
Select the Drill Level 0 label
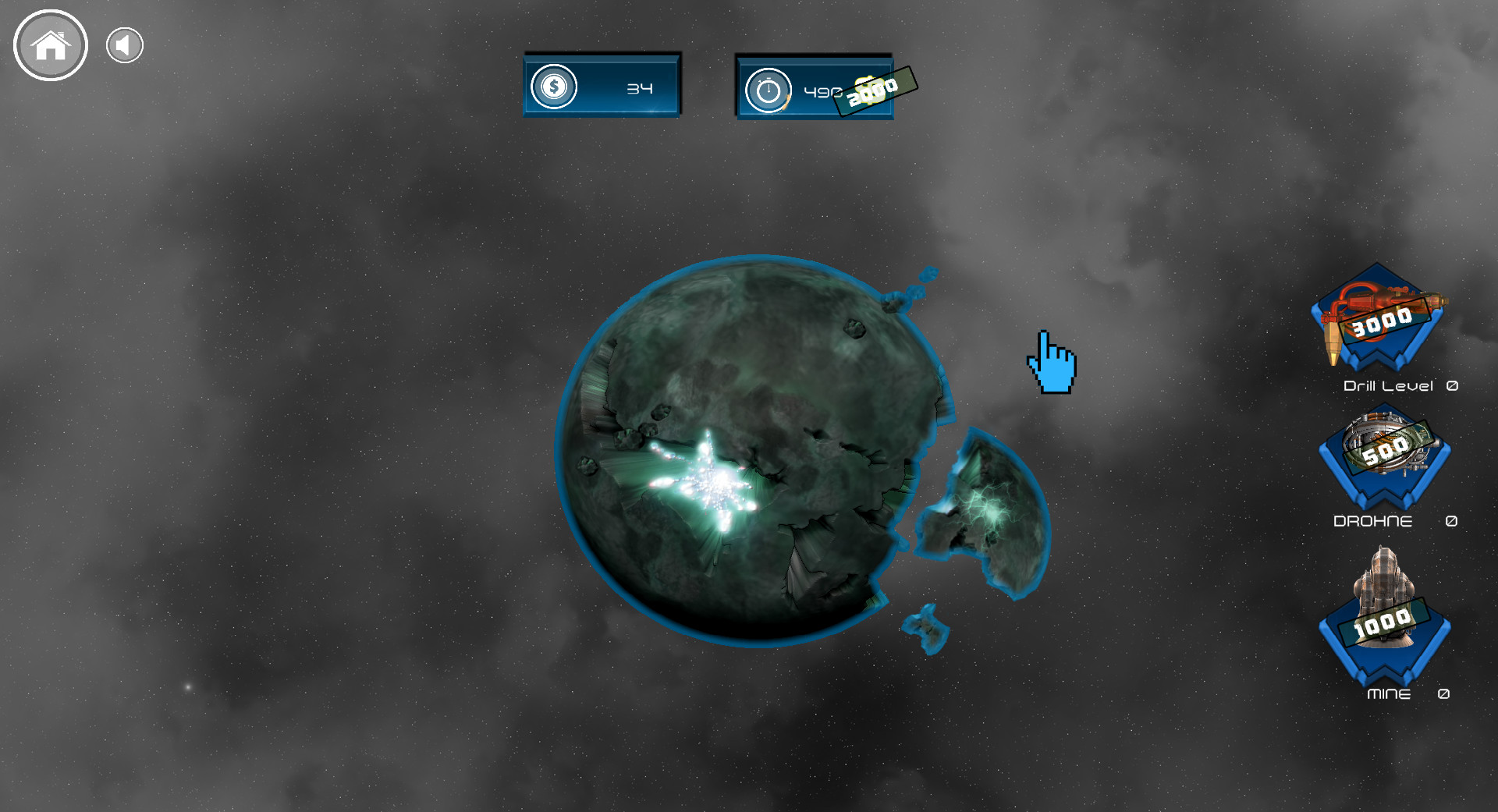[1399, 385]
